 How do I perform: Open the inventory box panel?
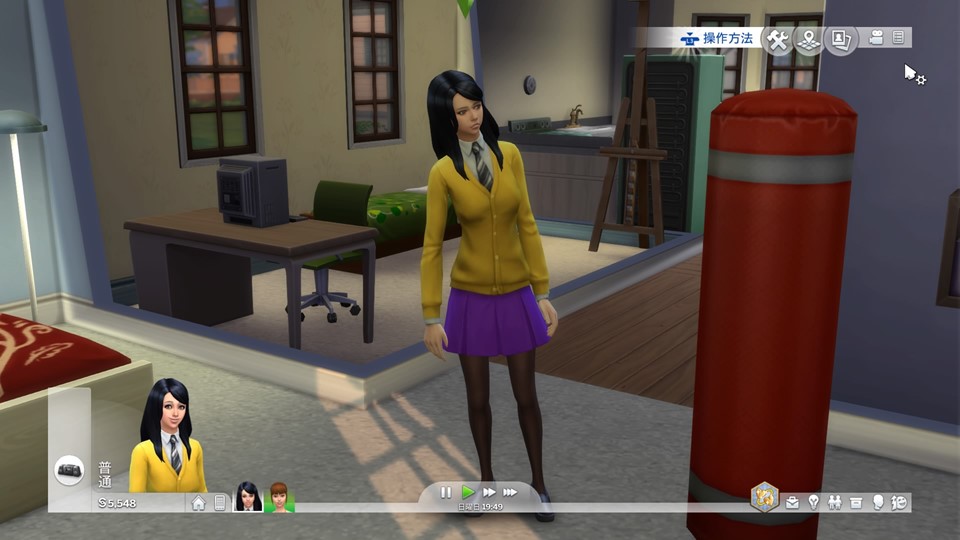pyautogui.click(x=857, y=502)
